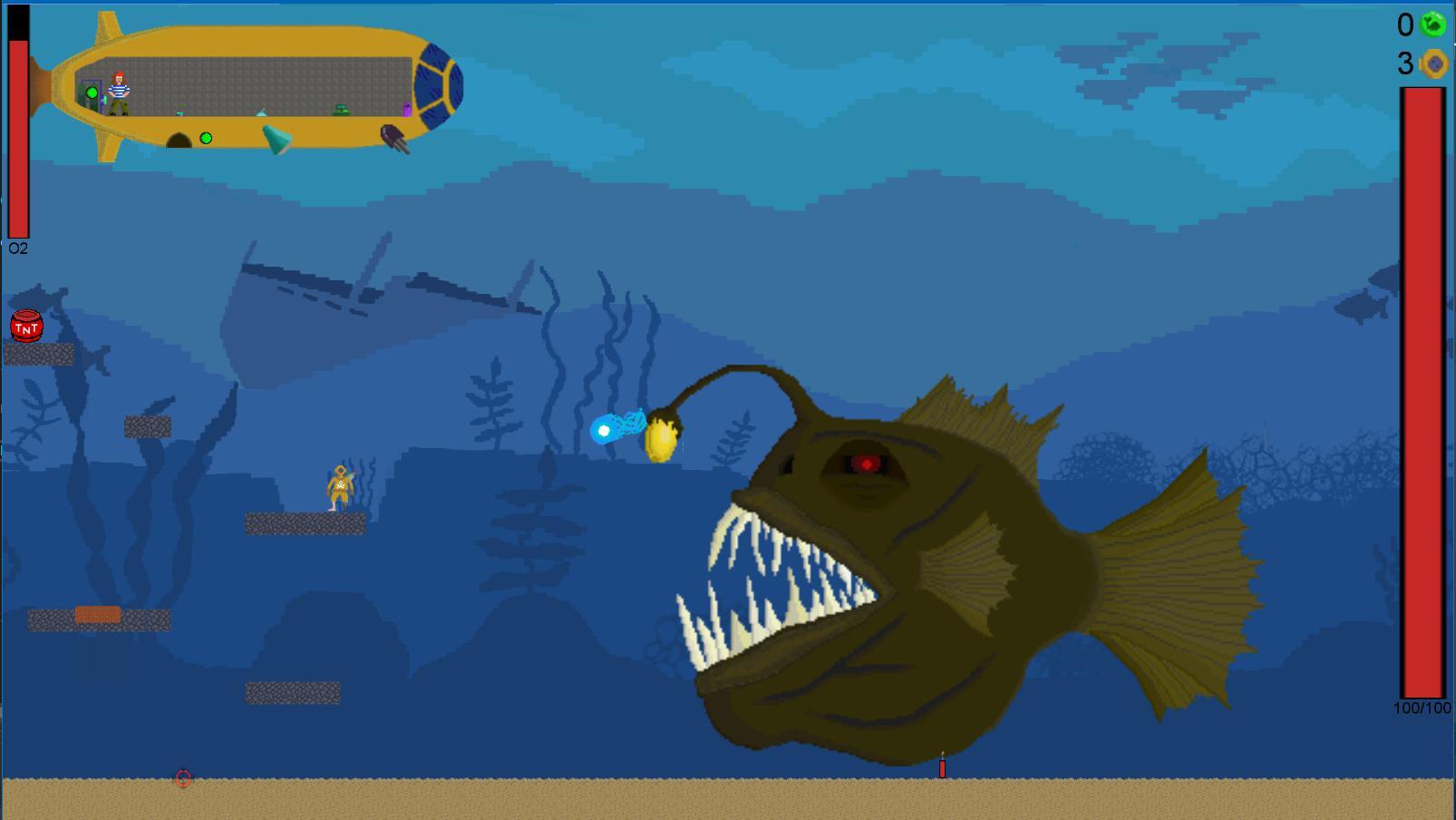Click the red crosshair marker on the sand
Image resolution: width=1456 pixels, height=820 pixels.
point(181,778)
